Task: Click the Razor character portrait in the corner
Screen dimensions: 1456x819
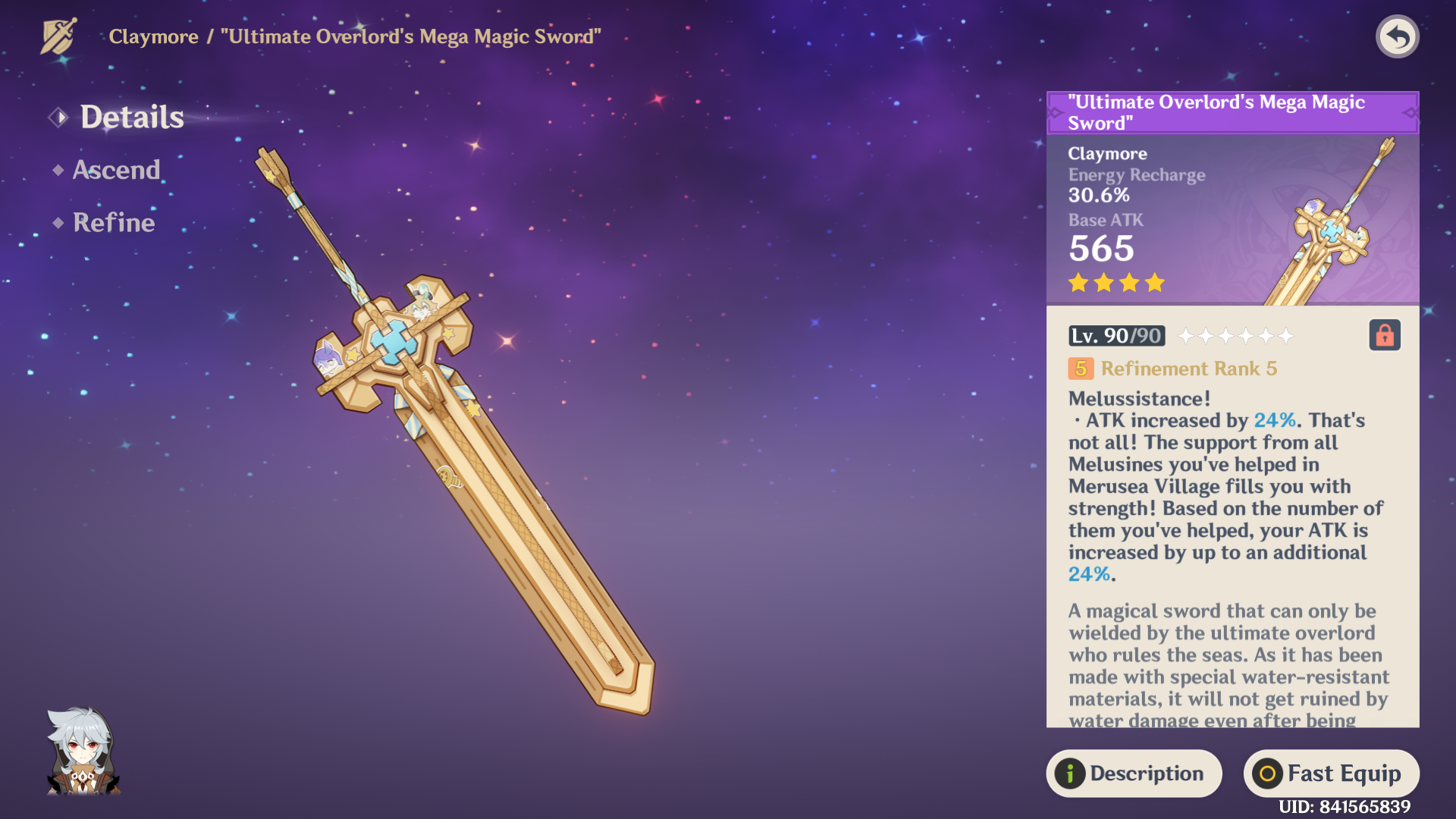Action: point(83,751)
